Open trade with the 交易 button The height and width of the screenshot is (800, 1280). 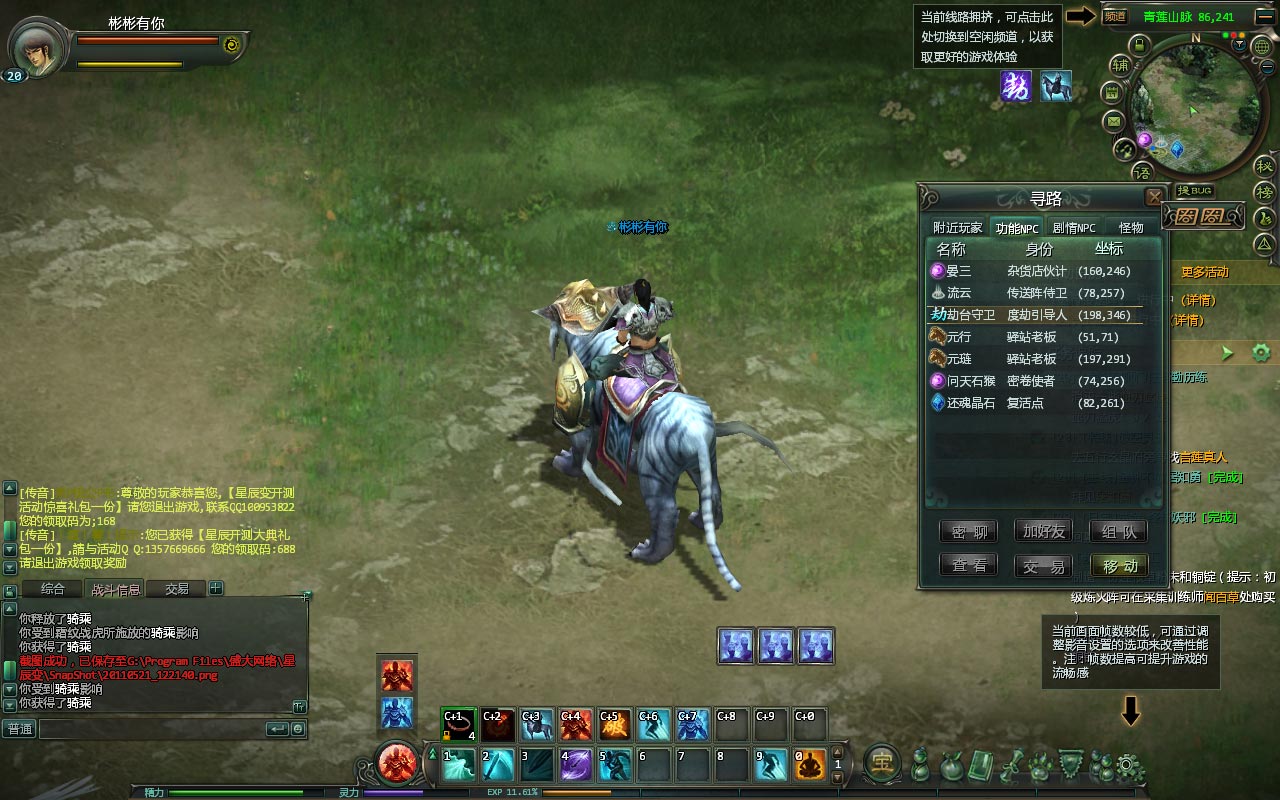[x=1043, y=566]
